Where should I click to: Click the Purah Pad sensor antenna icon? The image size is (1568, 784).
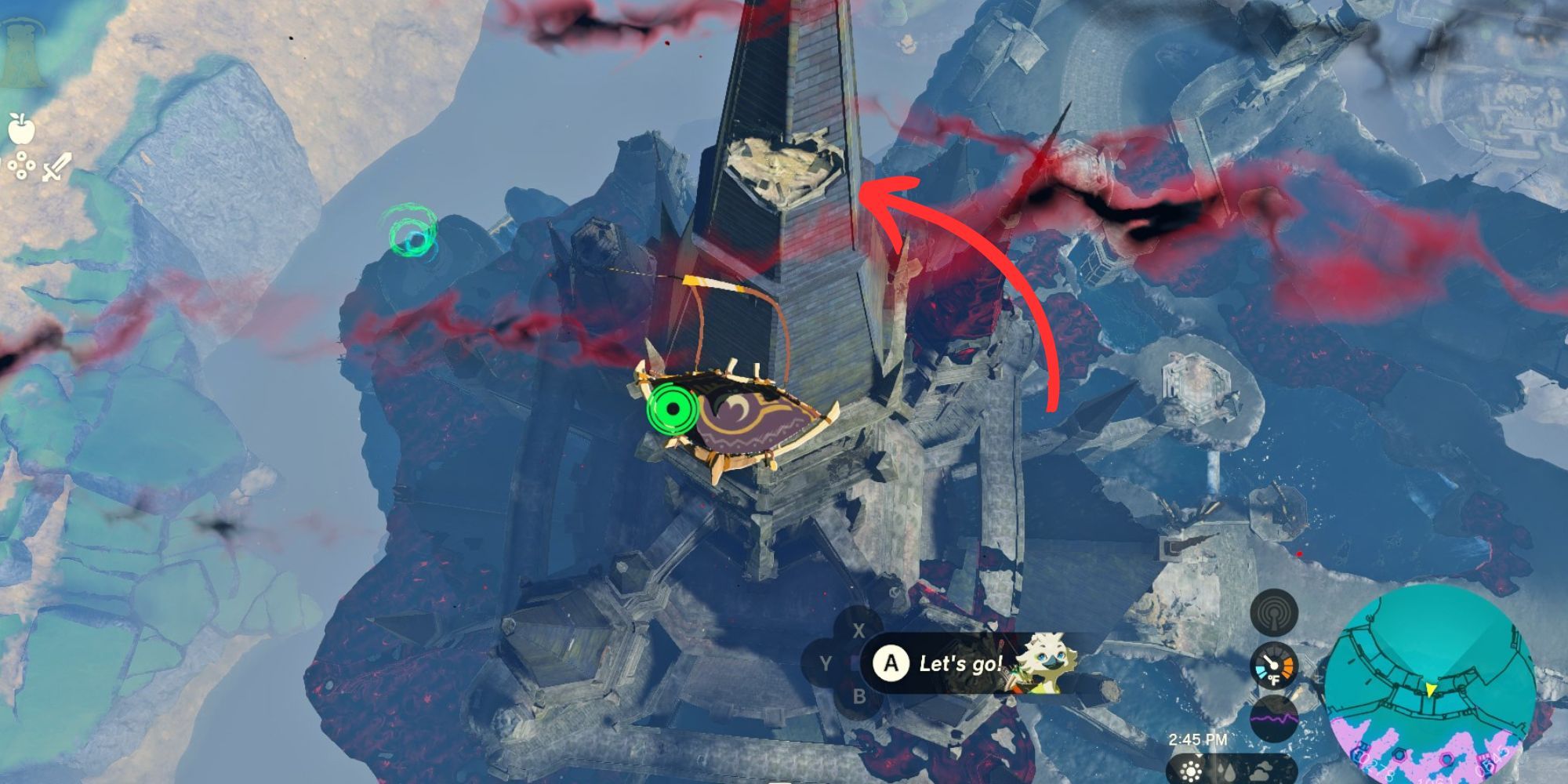coord(1275,614)
